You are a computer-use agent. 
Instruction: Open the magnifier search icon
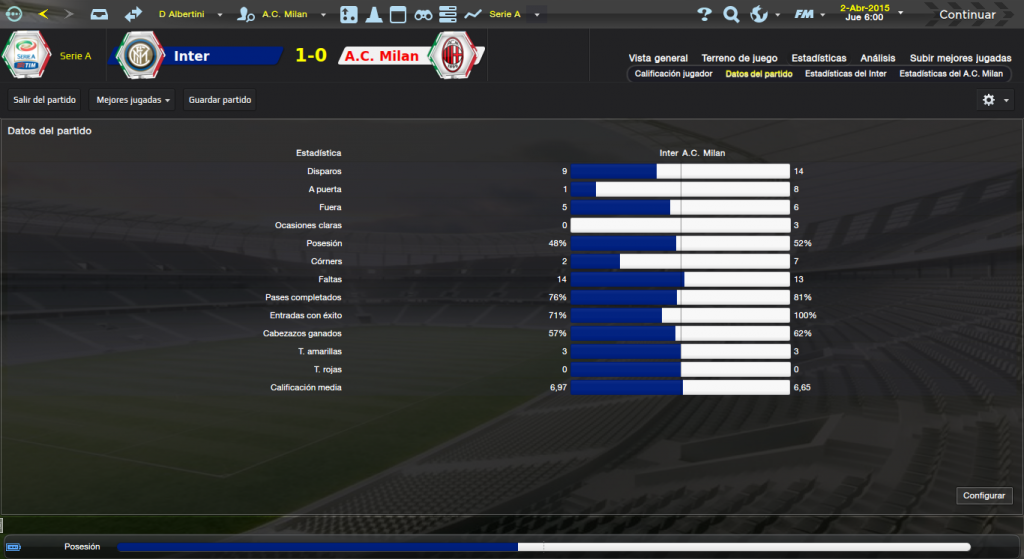(x=731, y=14)
